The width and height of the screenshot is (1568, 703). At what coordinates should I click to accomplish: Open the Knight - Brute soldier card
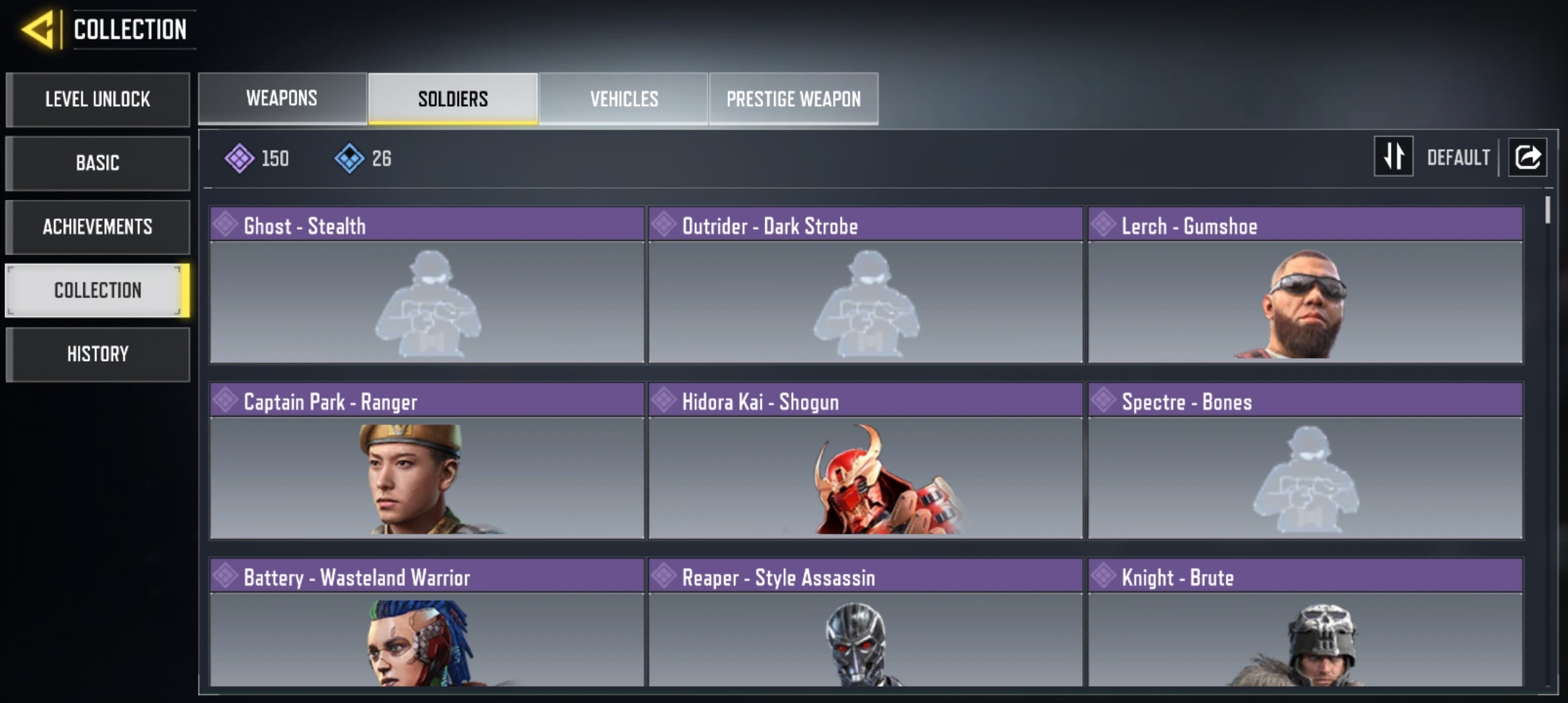click(1305, 622)
